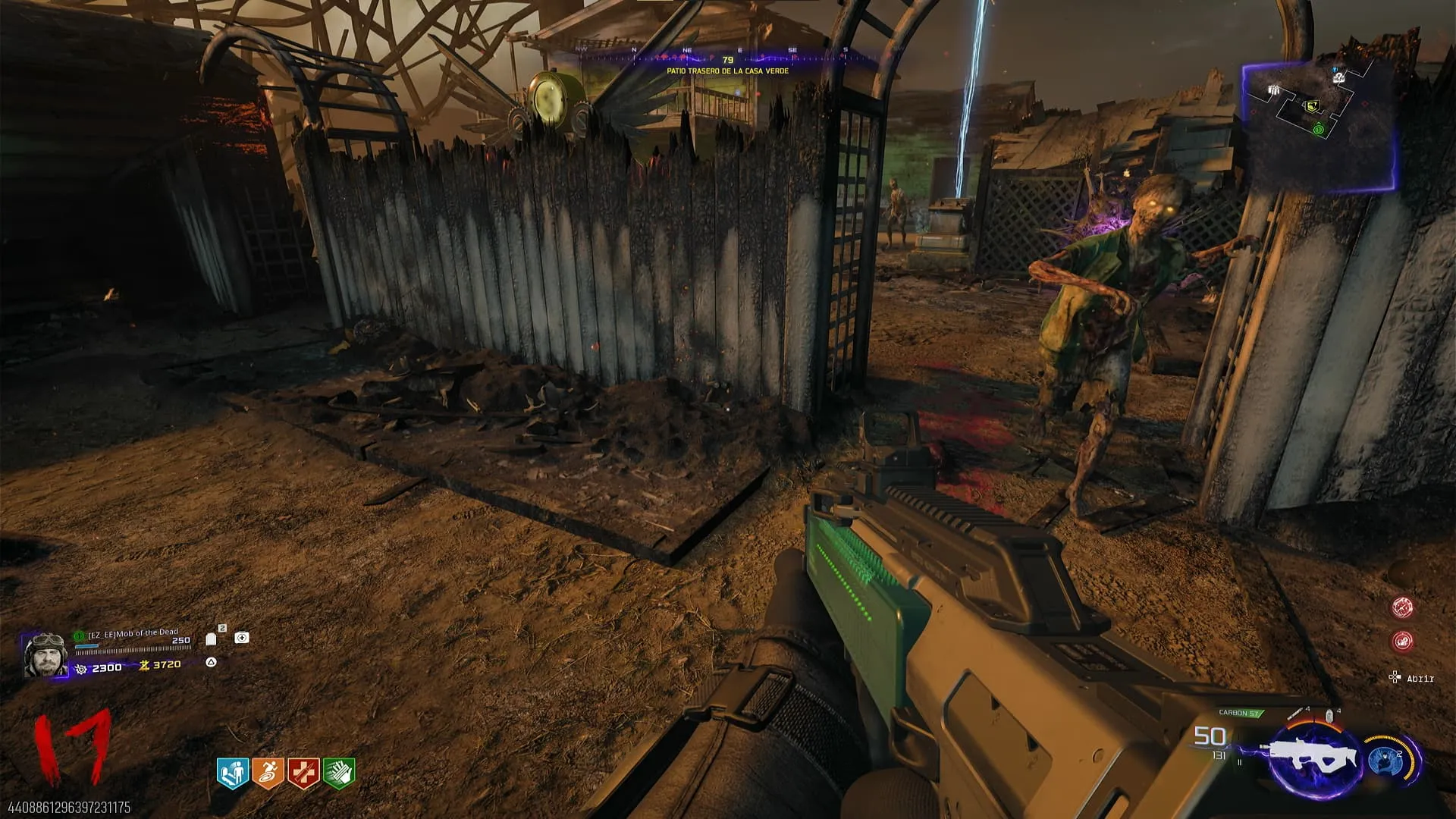Click the lower red circular augment icon
The width and height of the screenshot is (1456, 819).
pyautogui.click(x=1402, y=642)
